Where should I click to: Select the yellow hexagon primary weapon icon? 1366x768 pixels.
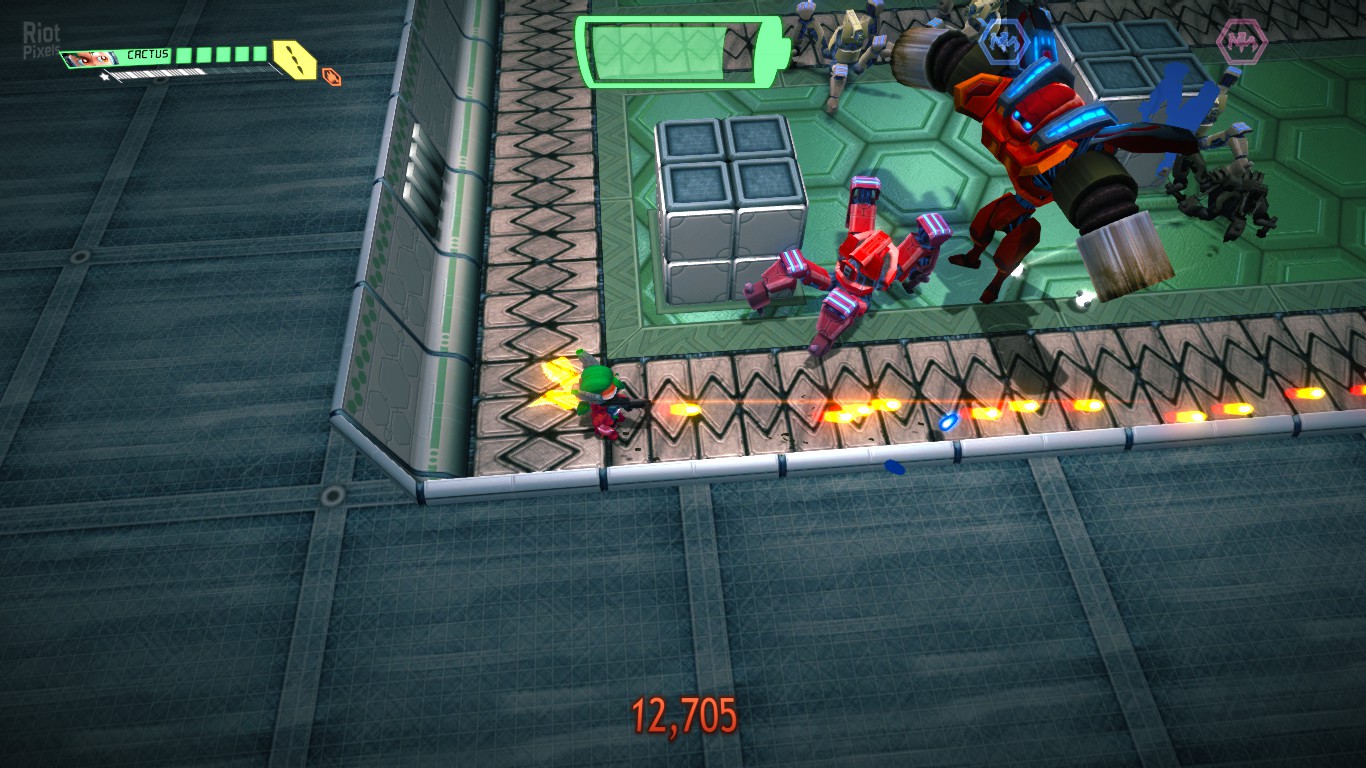293,60
